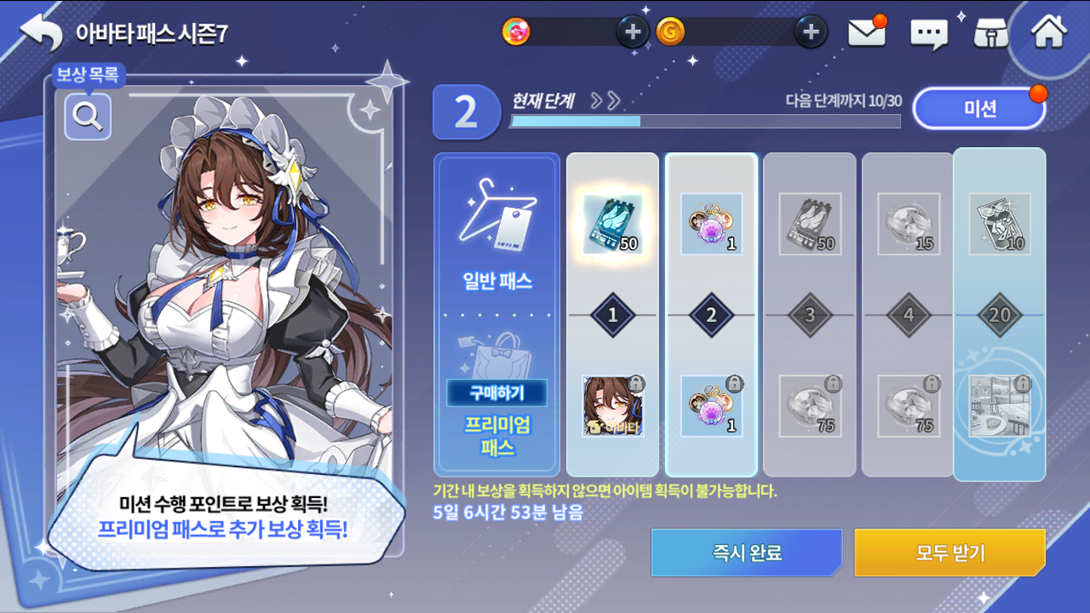The height and width of the screenshot is (613, 1090).
Task: Open the shop stall icon
Action: click(990, 33)
